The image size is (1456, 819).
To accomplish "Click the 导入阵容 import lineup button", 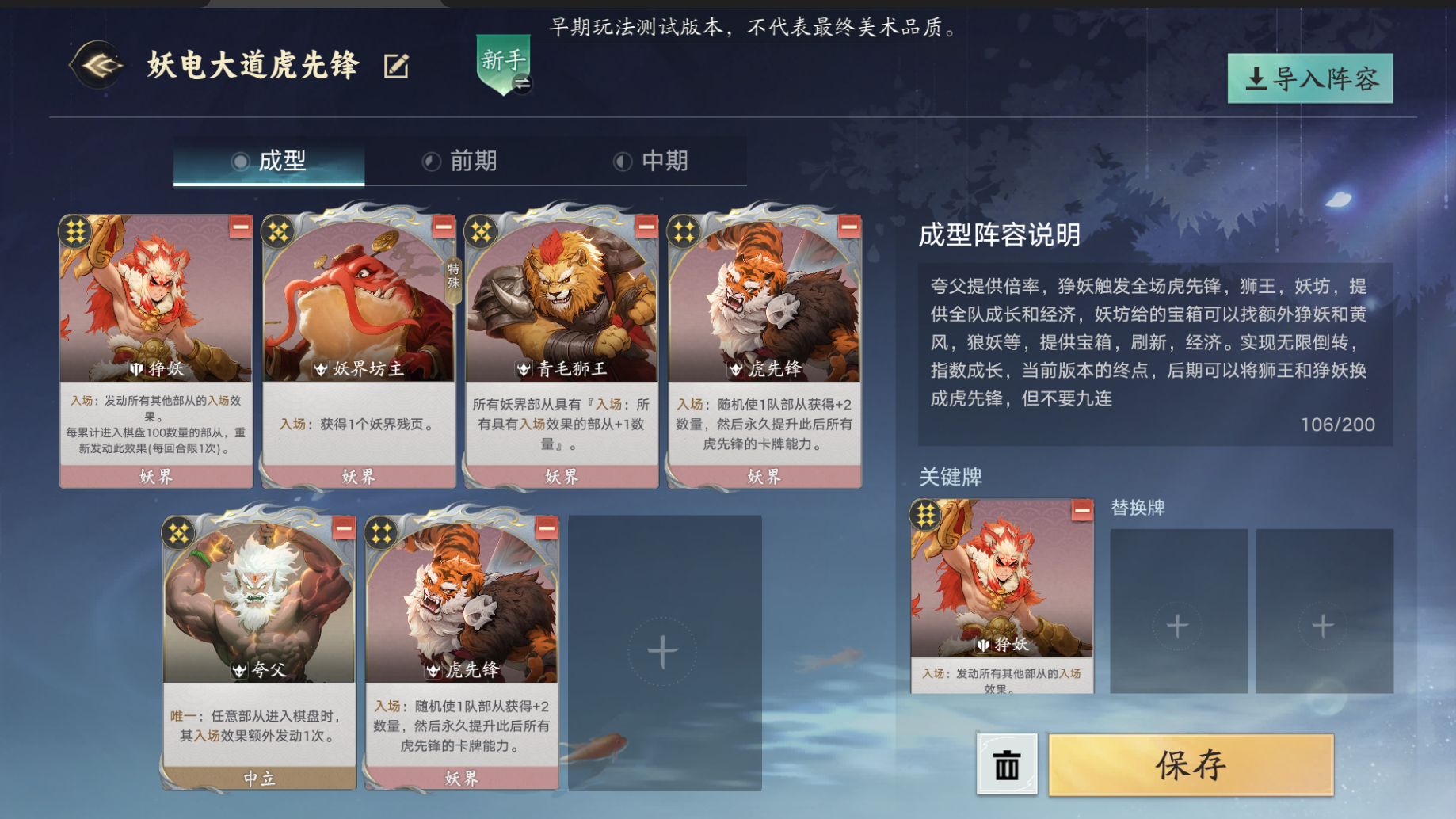I will coord(1309,79).
